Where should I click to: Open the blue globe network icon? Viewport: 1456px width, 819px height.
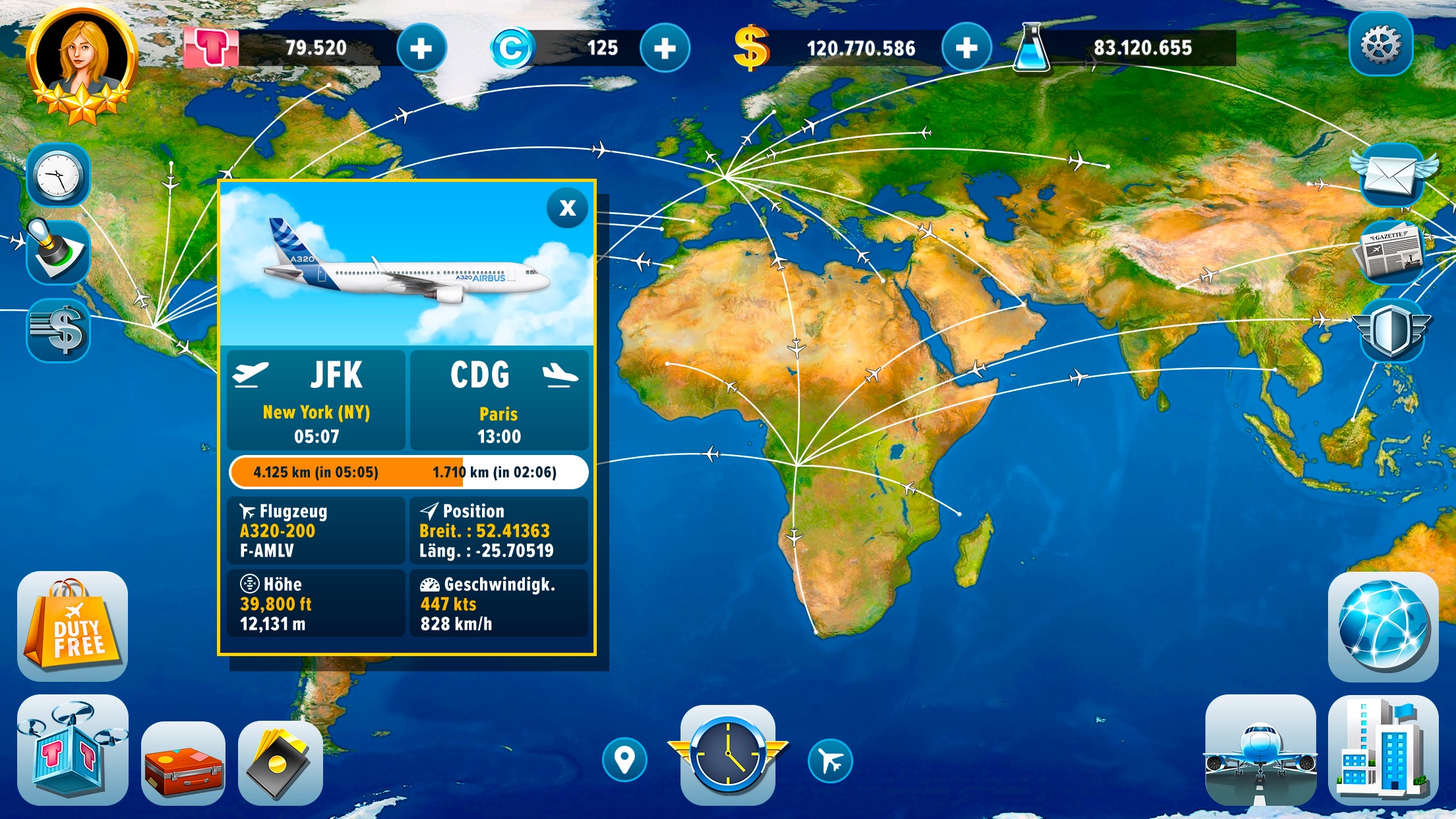click(x=1383, y=626)
